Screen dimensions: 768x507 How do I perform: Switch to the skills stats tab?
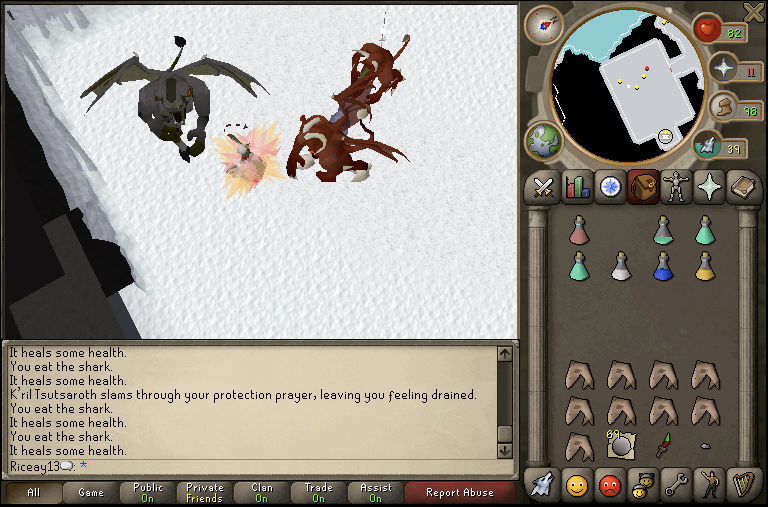pos(577,187)
